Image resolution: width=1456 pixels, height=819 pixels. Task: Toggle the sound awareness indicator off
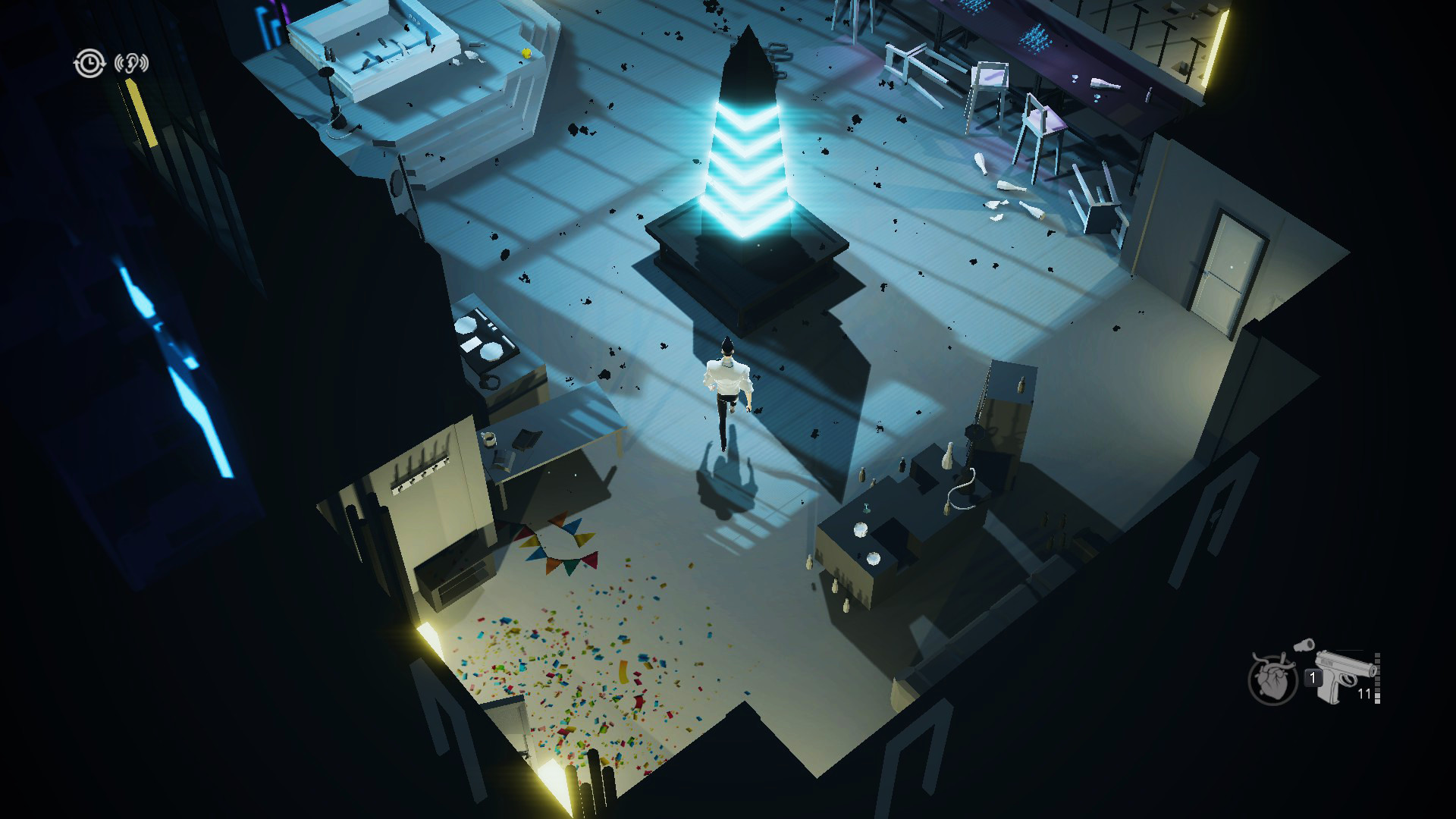(x=132, y=63)
